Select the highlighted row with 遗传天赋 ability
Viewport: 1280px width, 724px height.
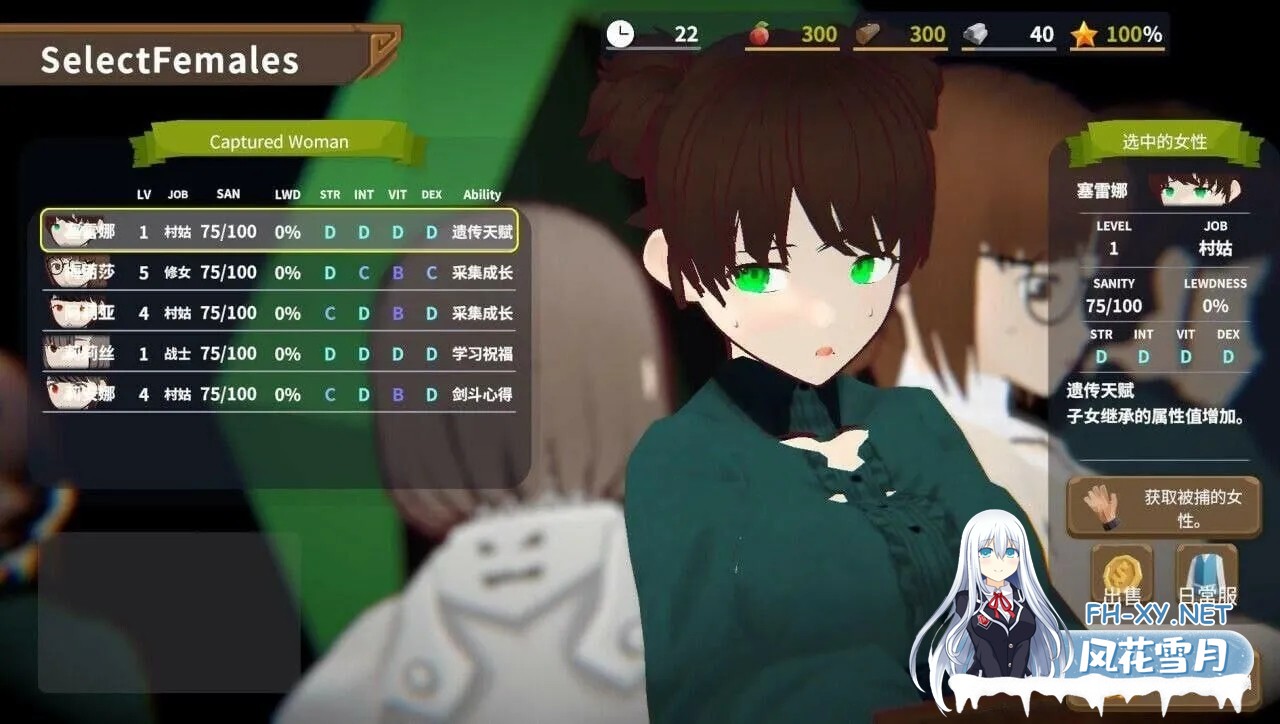280,231
